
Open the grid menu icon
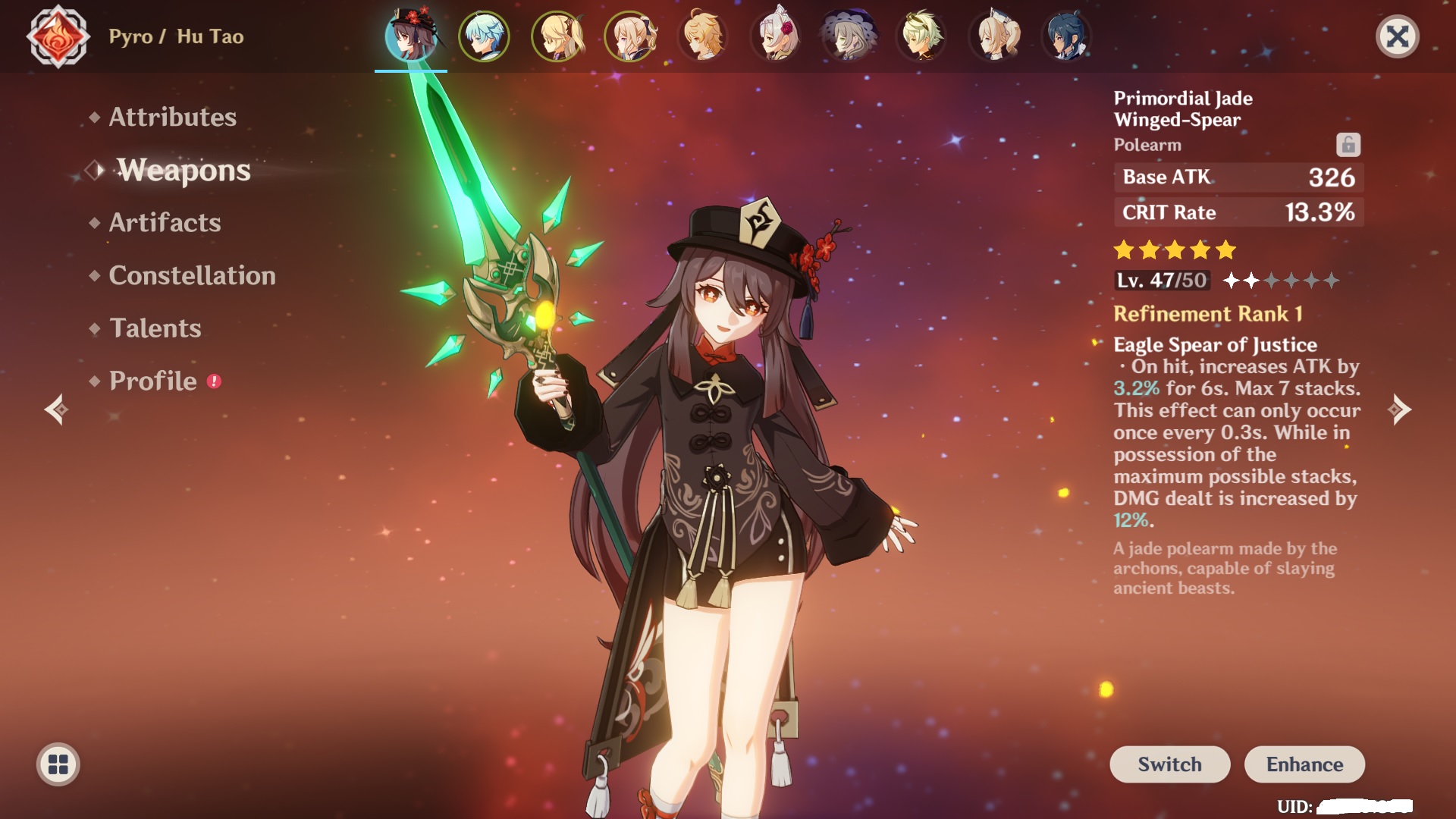point(58,764)
